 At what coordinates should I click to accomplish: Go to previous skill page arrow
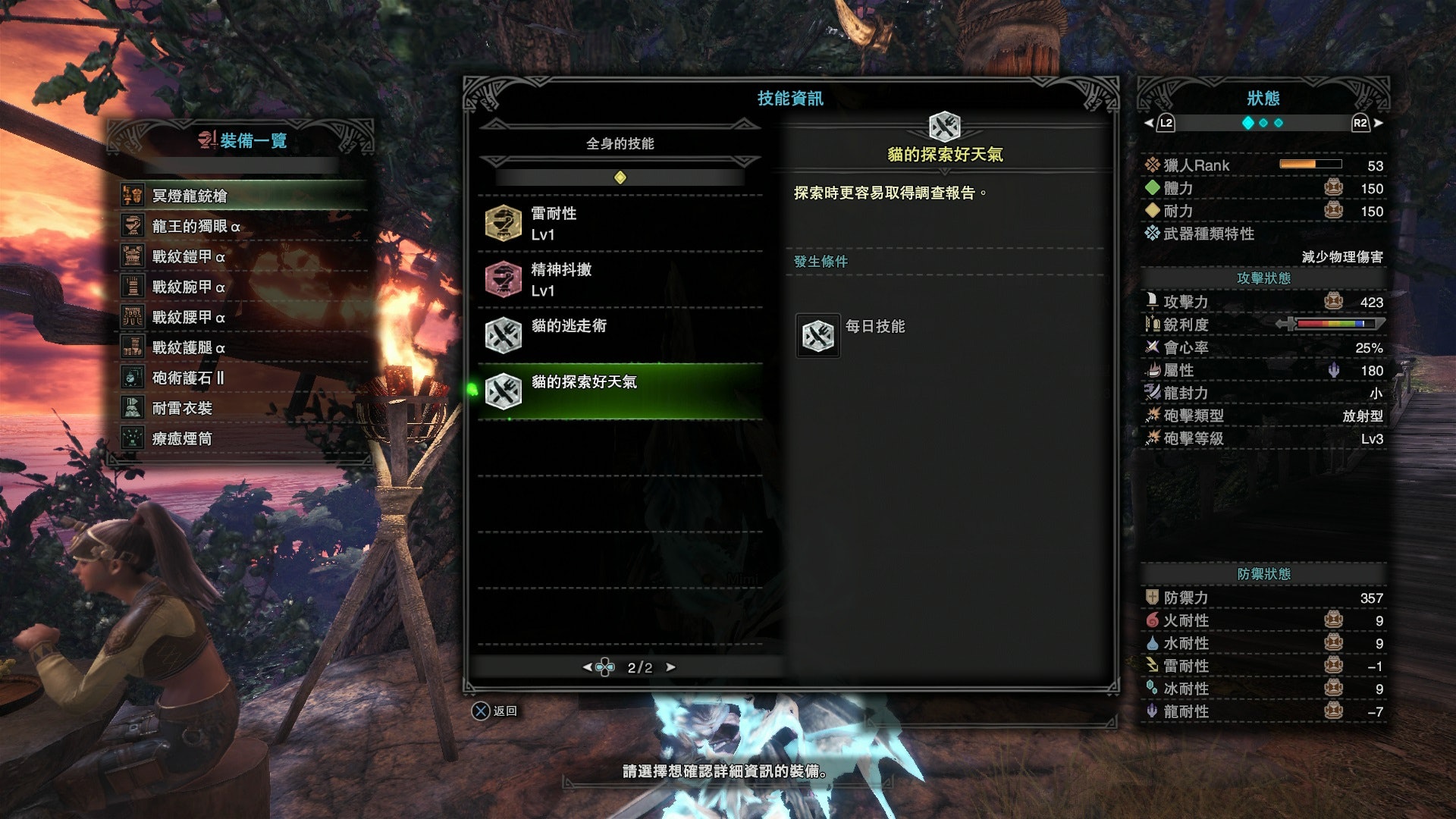pos(587,667)
